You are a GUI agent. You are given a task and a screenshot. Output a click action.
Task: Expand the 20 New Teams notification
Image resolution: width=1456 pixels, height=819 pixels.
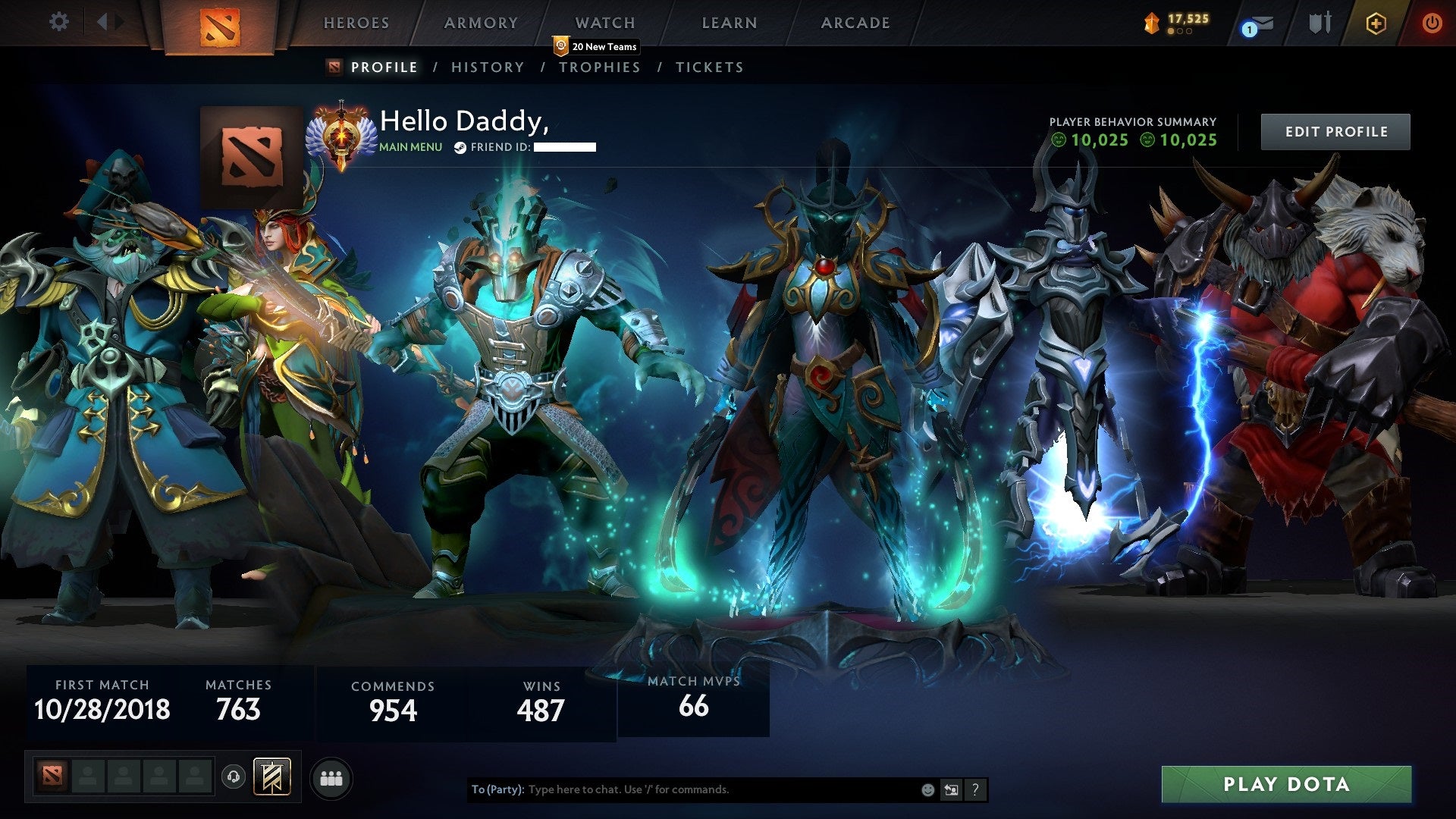tap(597, 46)
